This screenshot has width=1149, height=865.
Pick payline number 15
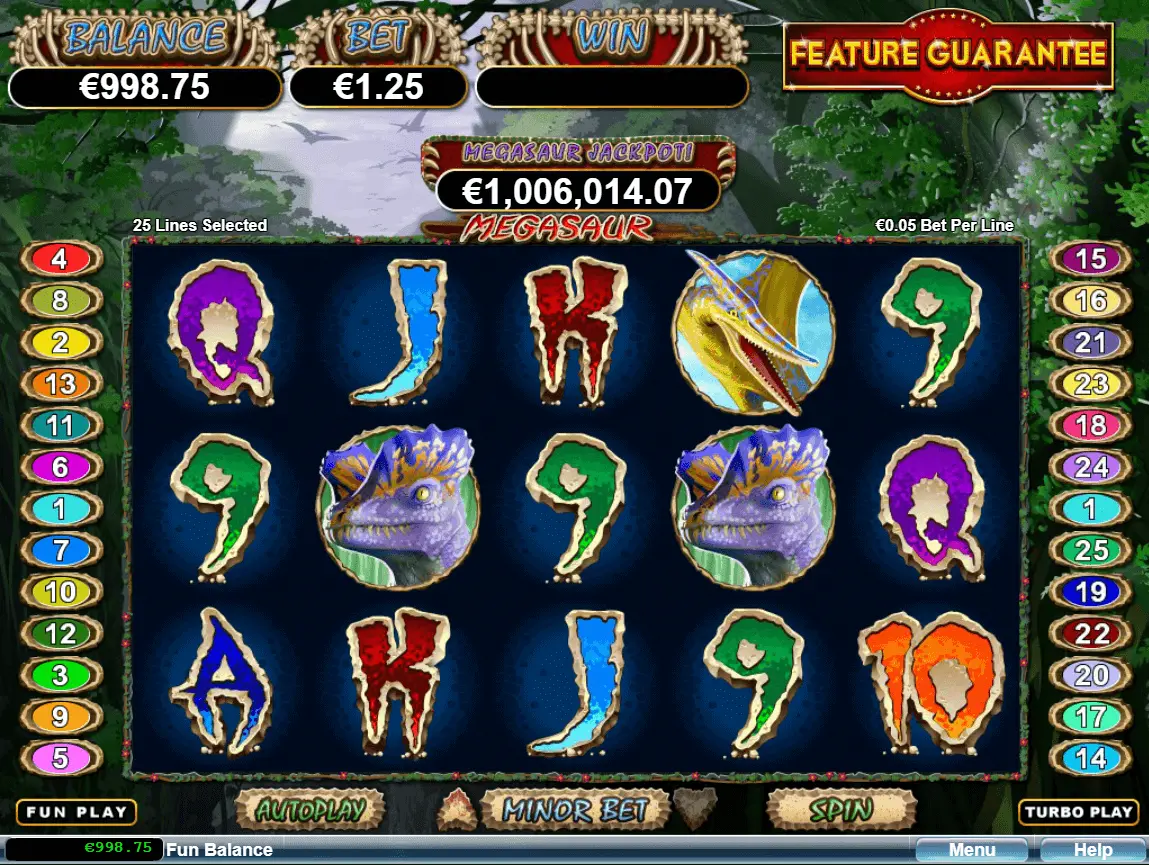(x=1090, y=260)
